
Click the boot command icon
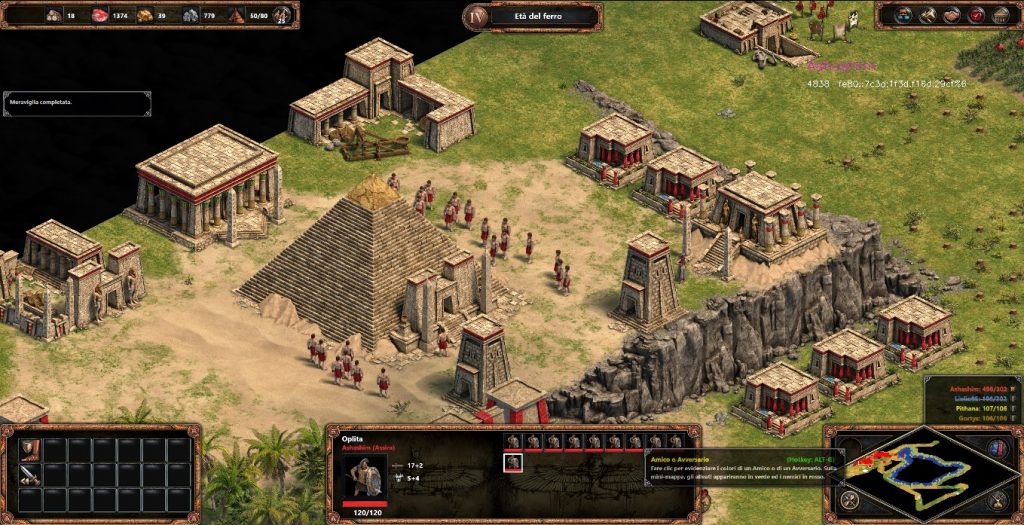[x=30, y=449]
